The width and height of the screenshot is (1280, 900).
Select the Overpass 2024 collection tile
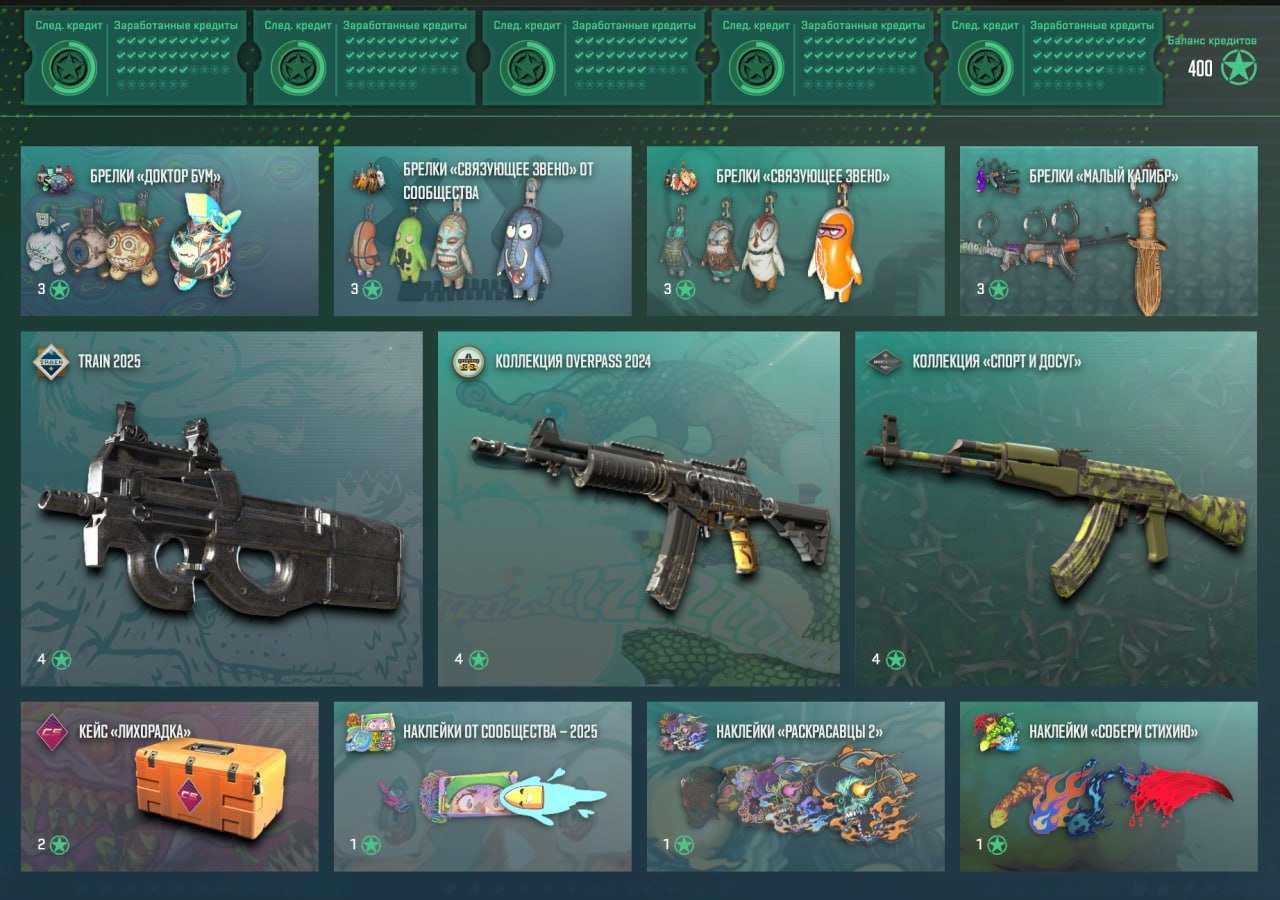638,509
